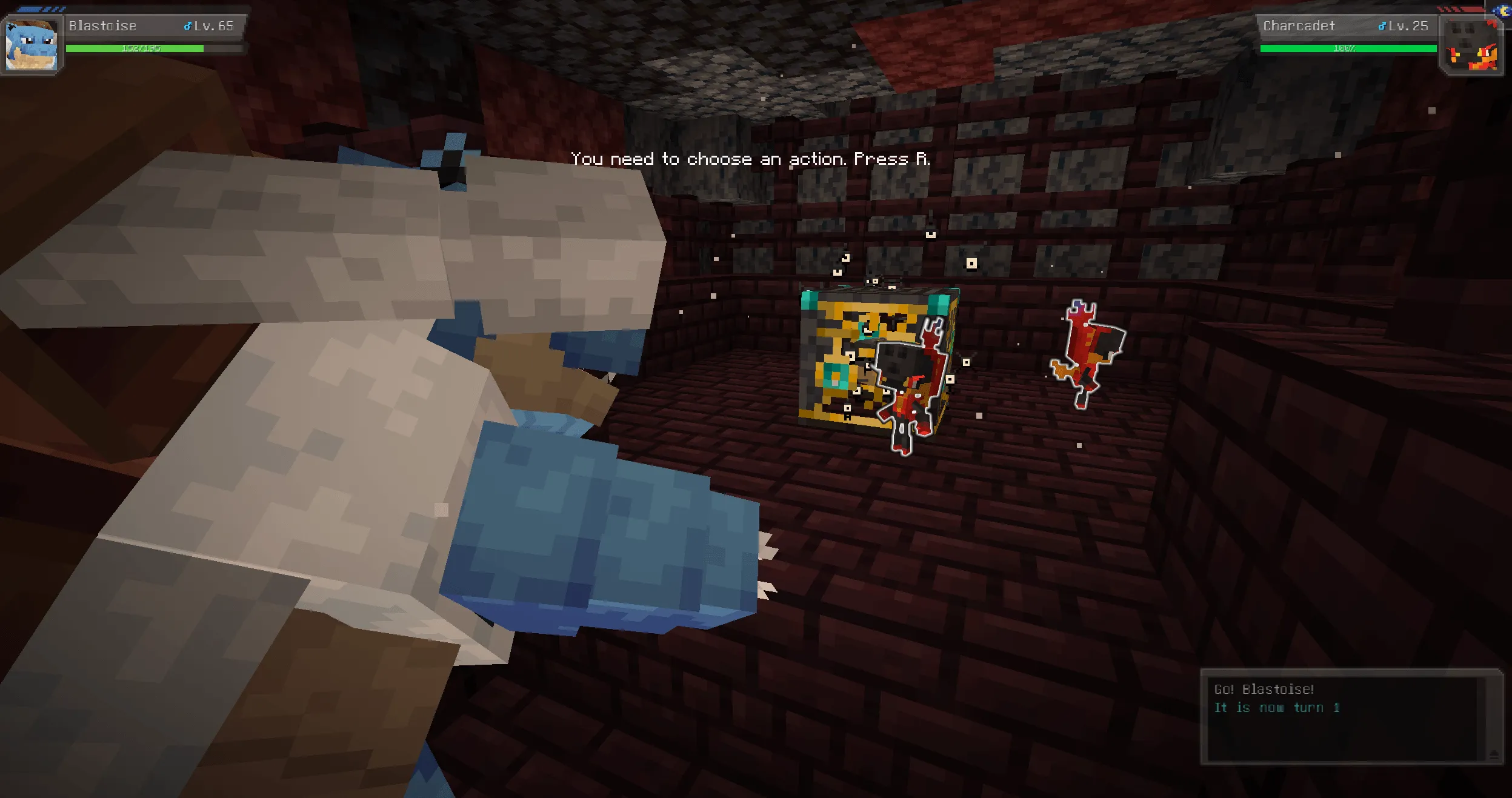Image resolution: width=1512 pixels, height=798 pixels.
Task: Click the moon icon in the top-right corner
Action: point(1500,11)
